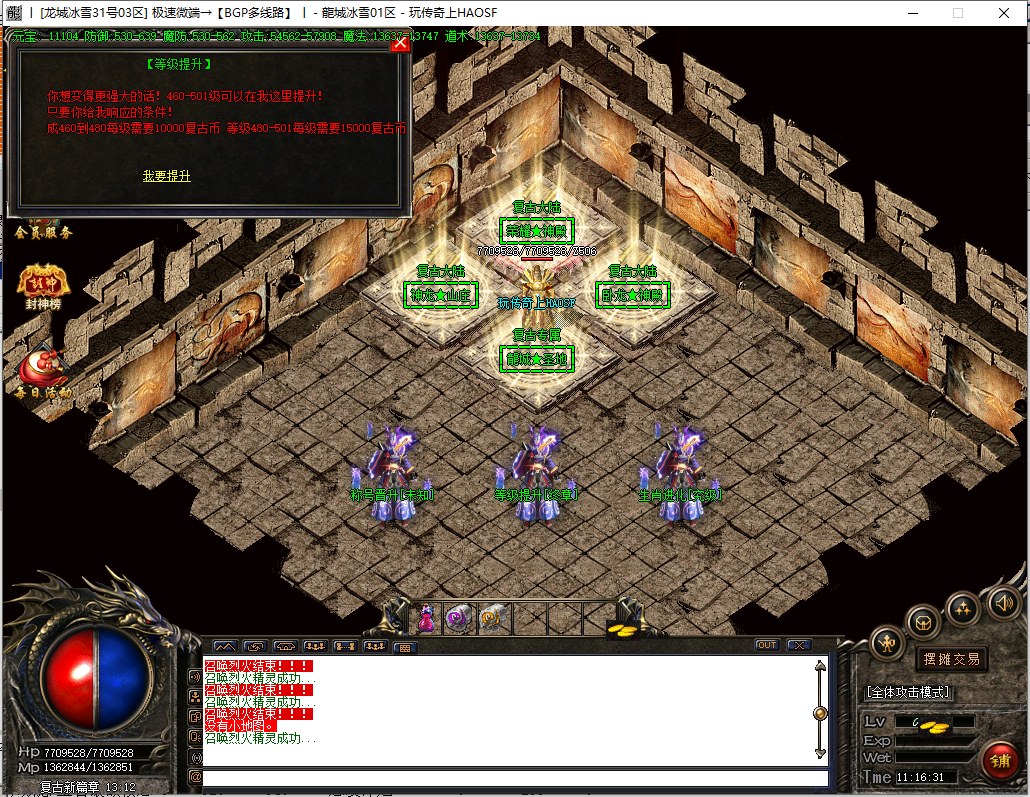Use the red potion in the hotbar
1030x797 pixels.
[427, 619]
